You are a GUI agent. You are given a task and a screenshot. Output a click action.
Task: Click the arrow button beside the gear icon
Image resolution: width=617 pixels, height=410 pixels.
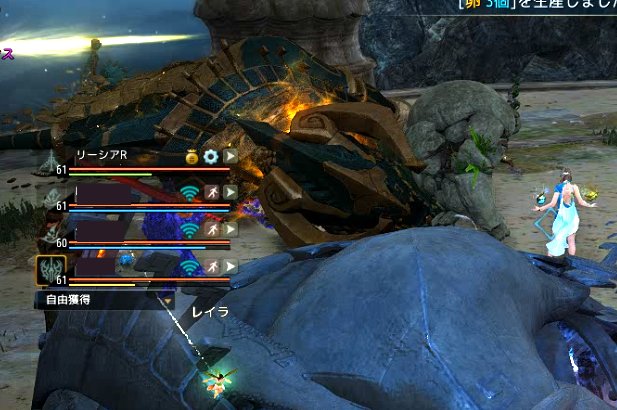pyautogui.click(x=230, y=157)
